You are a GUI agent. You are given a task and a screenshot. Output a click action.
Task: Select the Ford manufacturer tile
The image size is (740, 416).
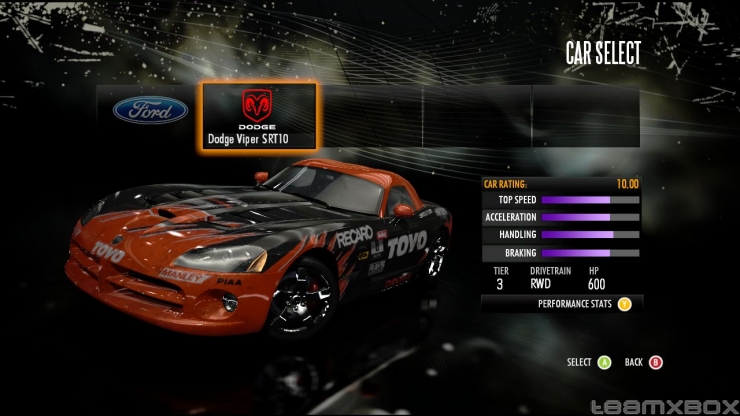[x=150, y=110]
